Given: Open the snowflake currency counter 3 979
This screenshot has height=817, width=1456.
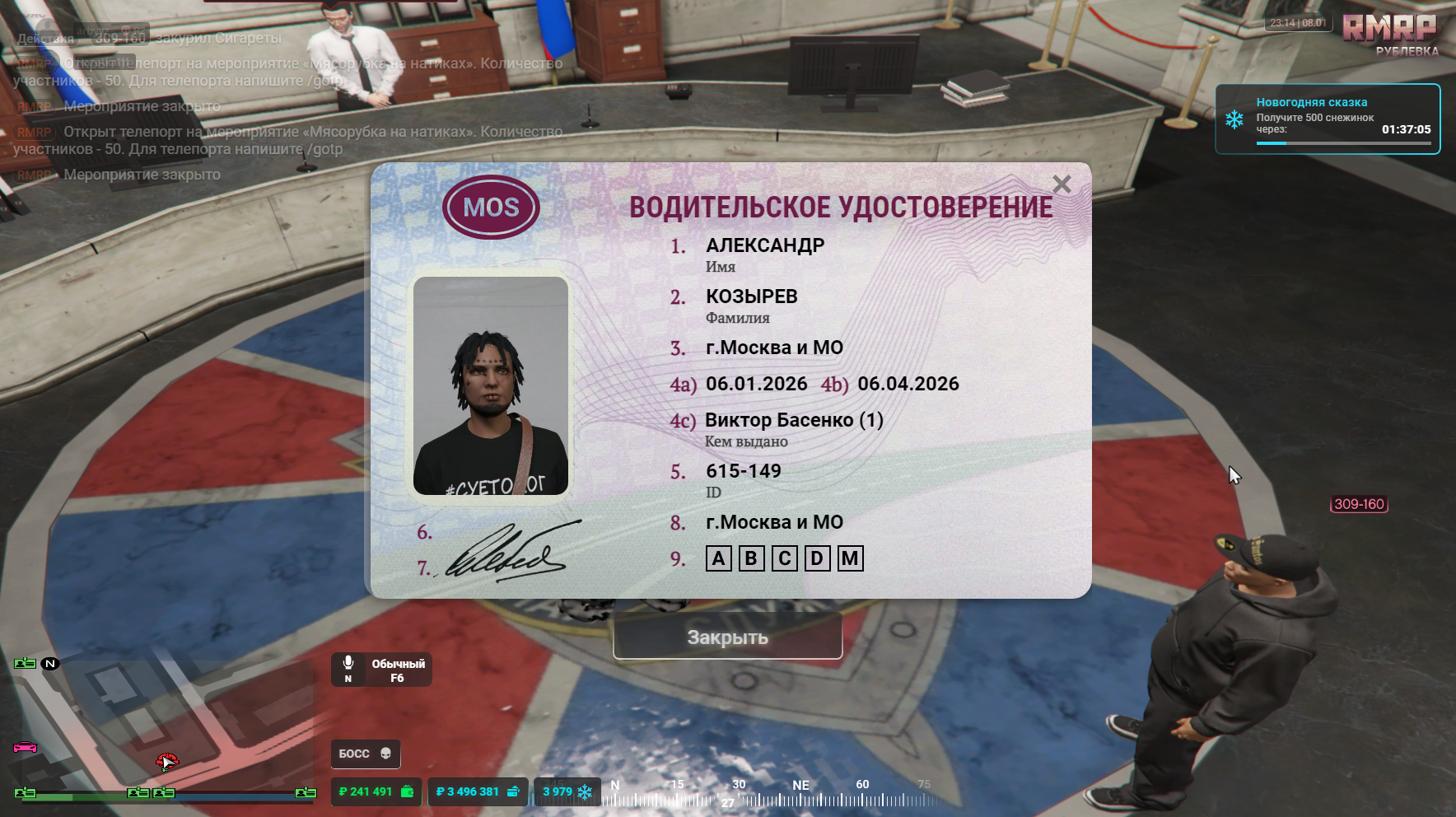Looking at the screenshot, I should click(x=567, y=791).
